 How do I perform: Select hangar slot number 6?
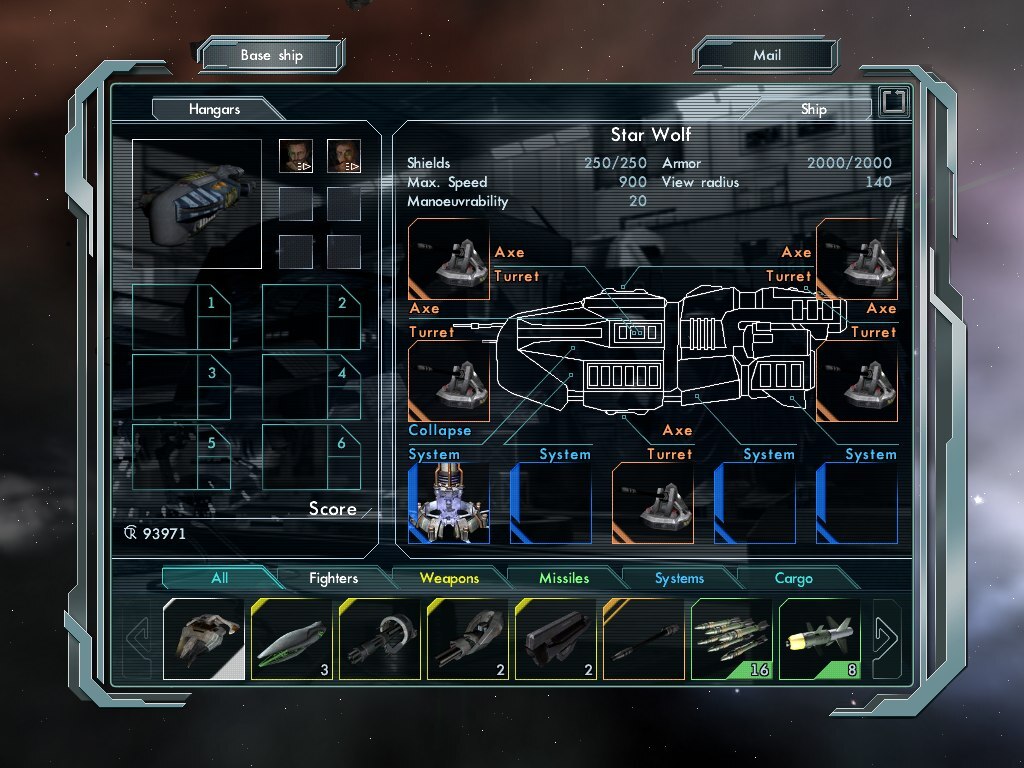pyautogui.click(x=311, y=458)
